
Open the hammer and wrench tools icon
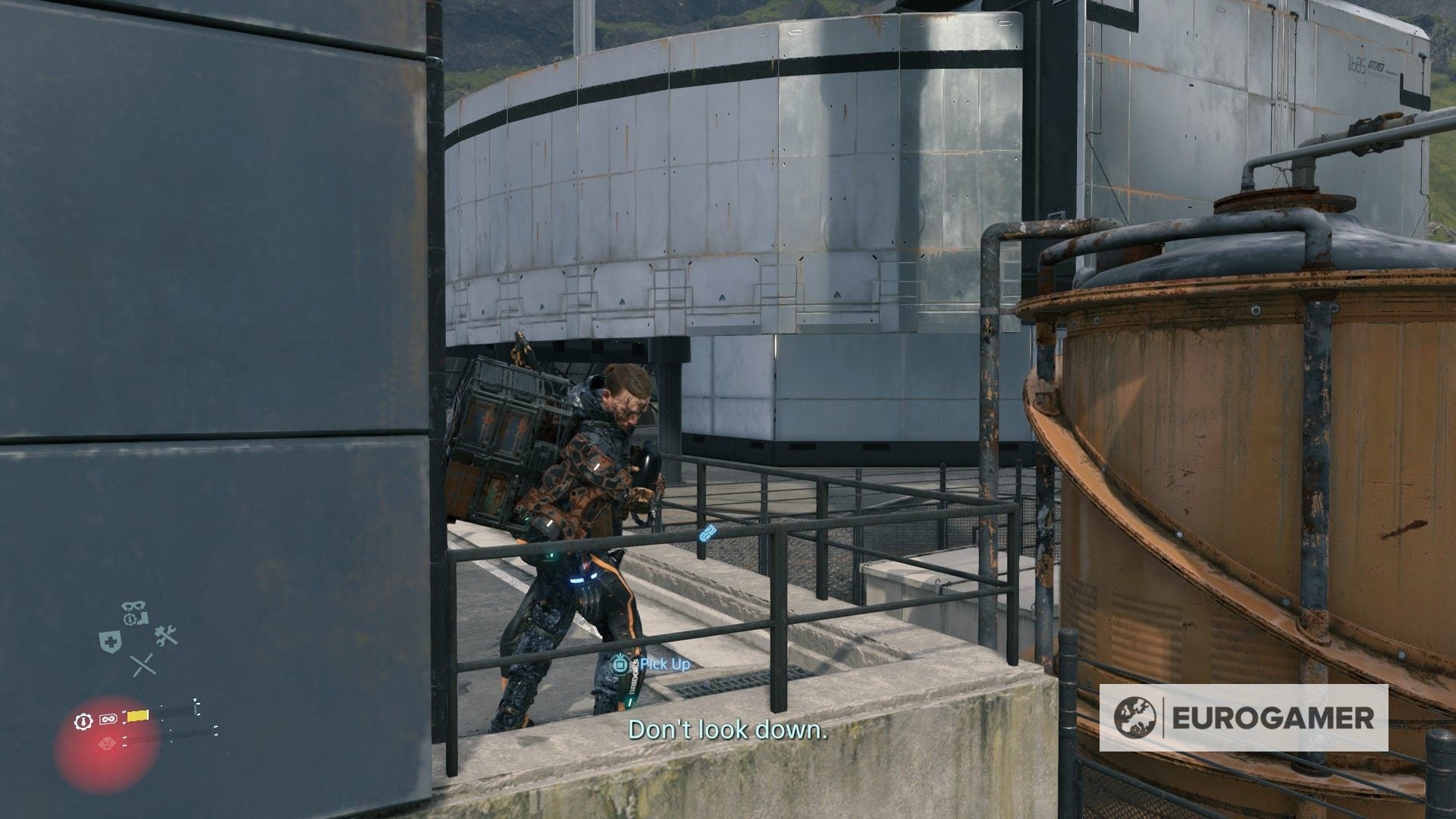click(165, 636)
